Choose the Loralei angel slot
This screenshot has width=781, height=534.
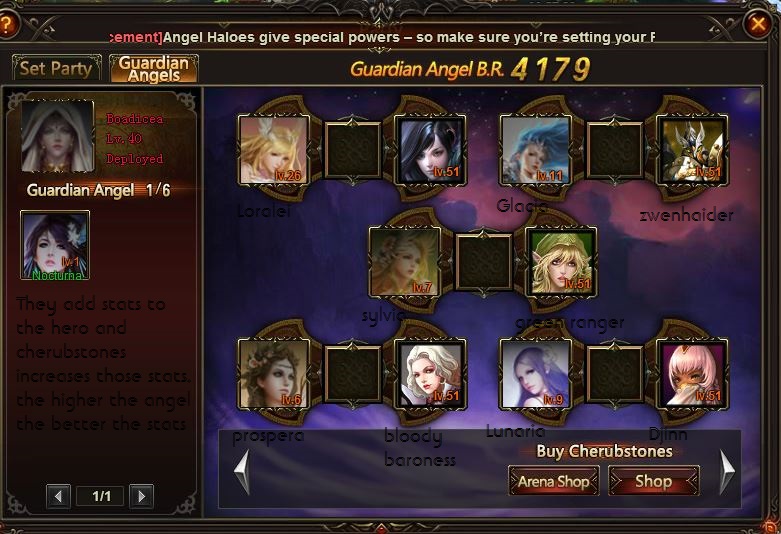coord(271,150)
